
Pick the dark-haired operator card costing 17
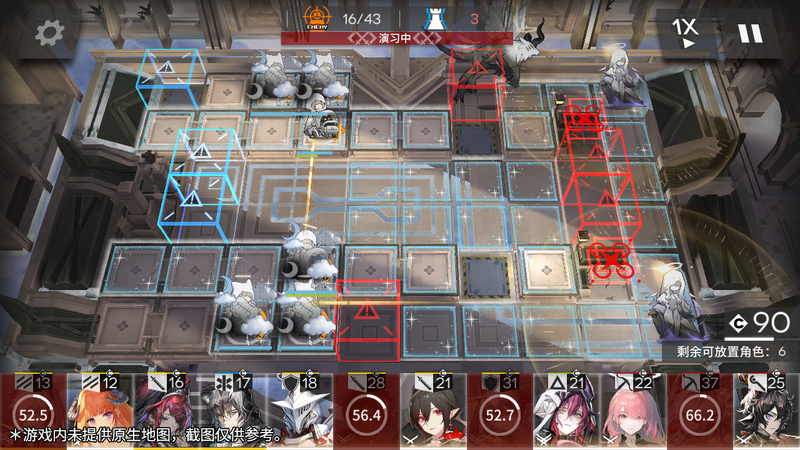pos(233,411)
